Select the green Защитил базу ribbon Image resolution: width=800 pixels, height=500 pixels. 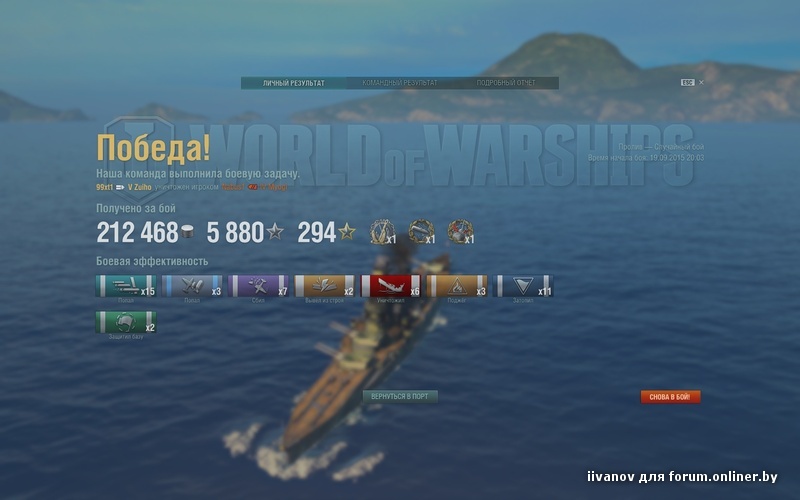tap(126, 323)
